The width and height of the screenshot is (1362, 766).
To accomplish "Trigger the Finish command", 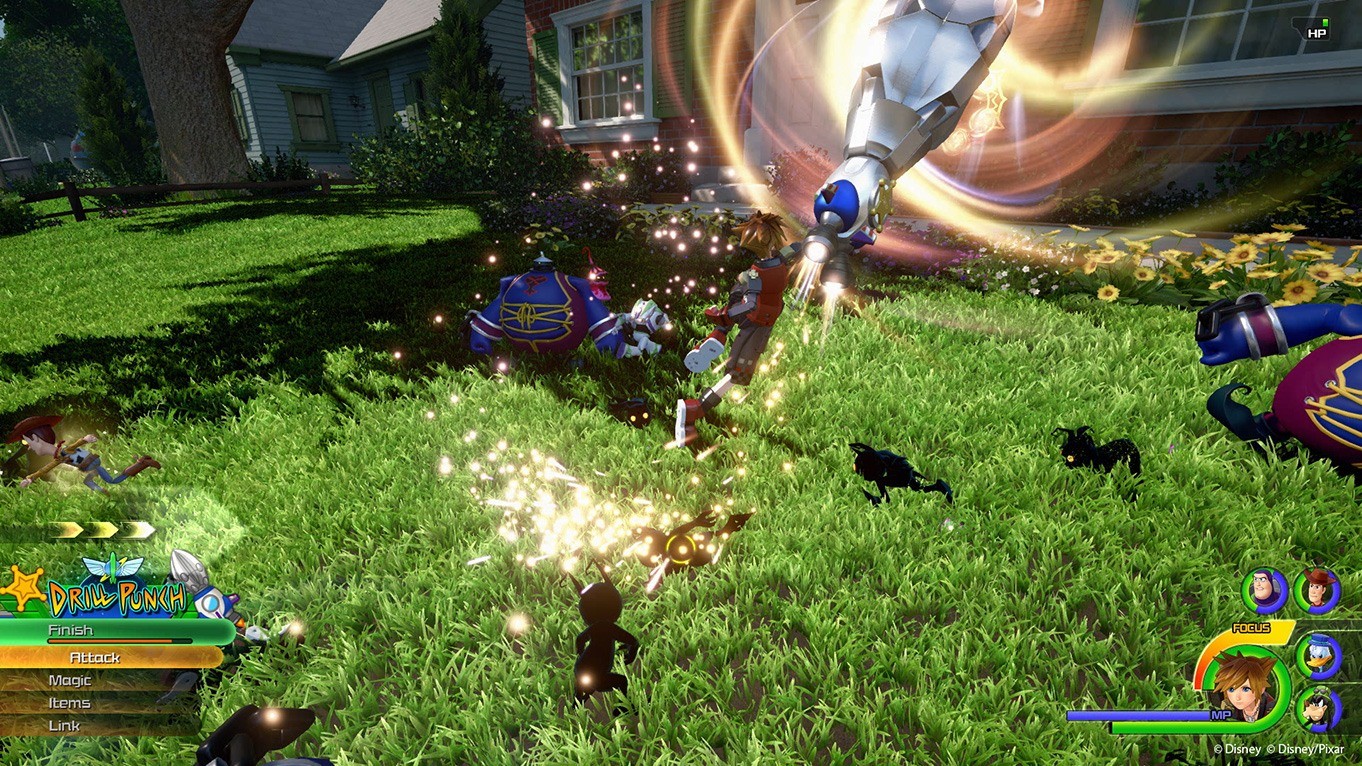I will (x=70, y=630).
